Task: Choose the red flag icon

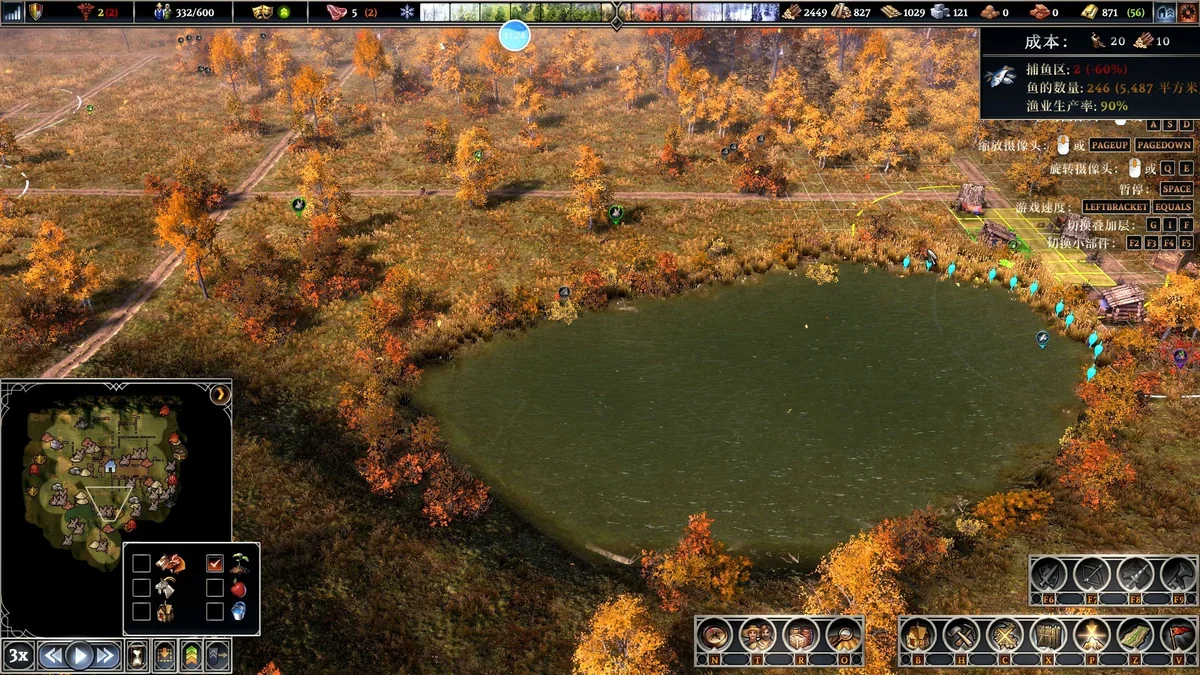Action: click(x=1180, y=634)
